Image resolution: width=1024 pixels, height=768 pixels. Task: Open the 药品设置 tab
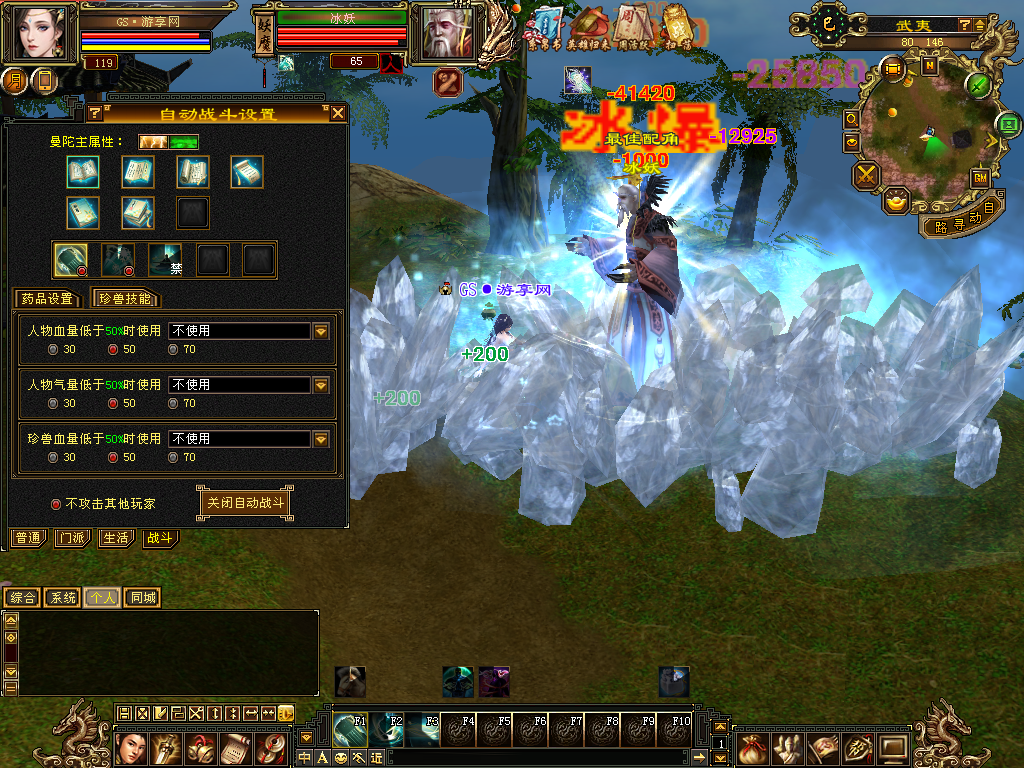47,298
